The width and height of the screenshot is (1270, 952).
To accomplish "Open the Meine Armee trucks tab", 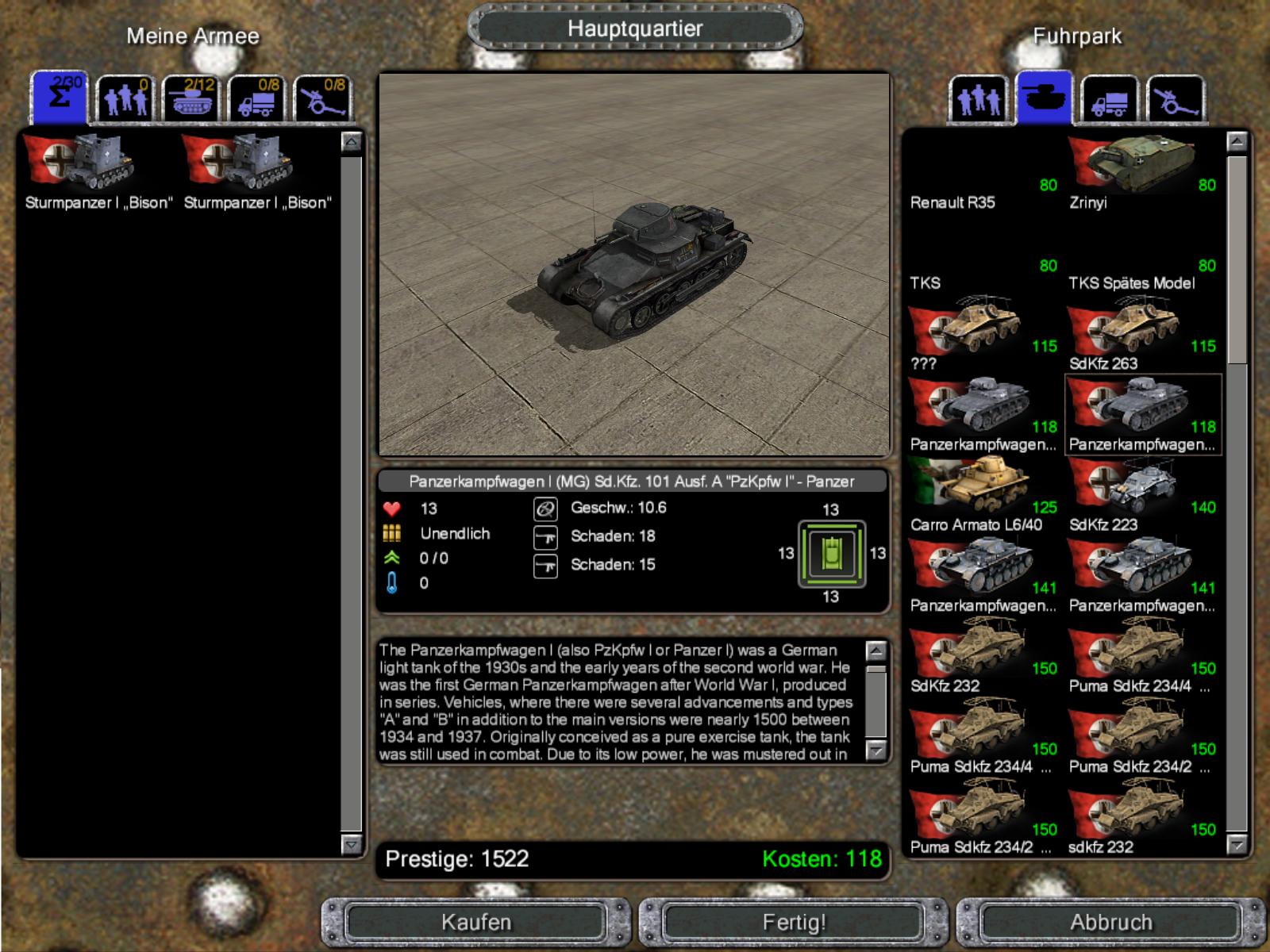I will click(257, 100).
